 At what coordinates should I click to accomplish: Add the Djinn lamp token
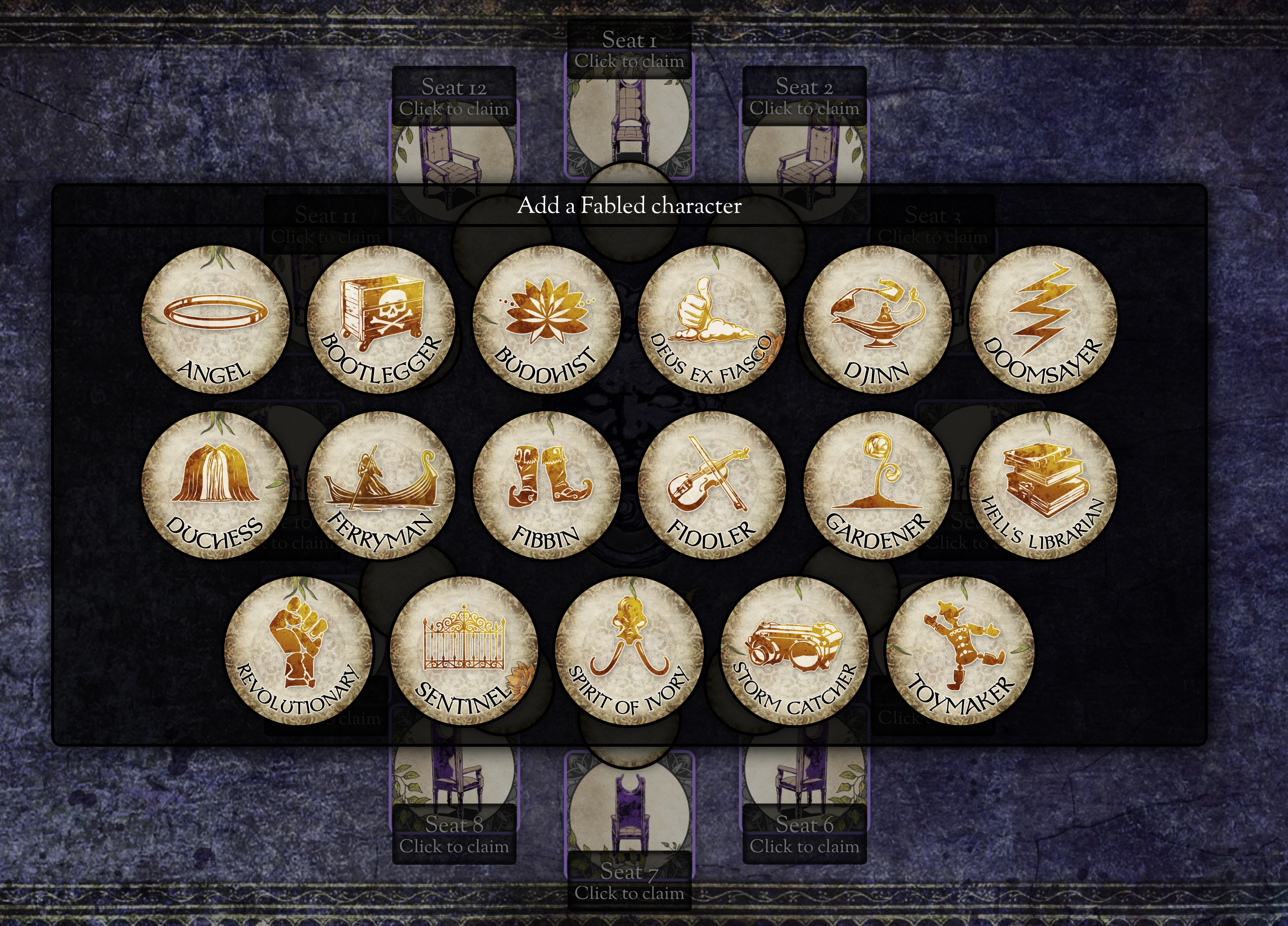point(877,319)
